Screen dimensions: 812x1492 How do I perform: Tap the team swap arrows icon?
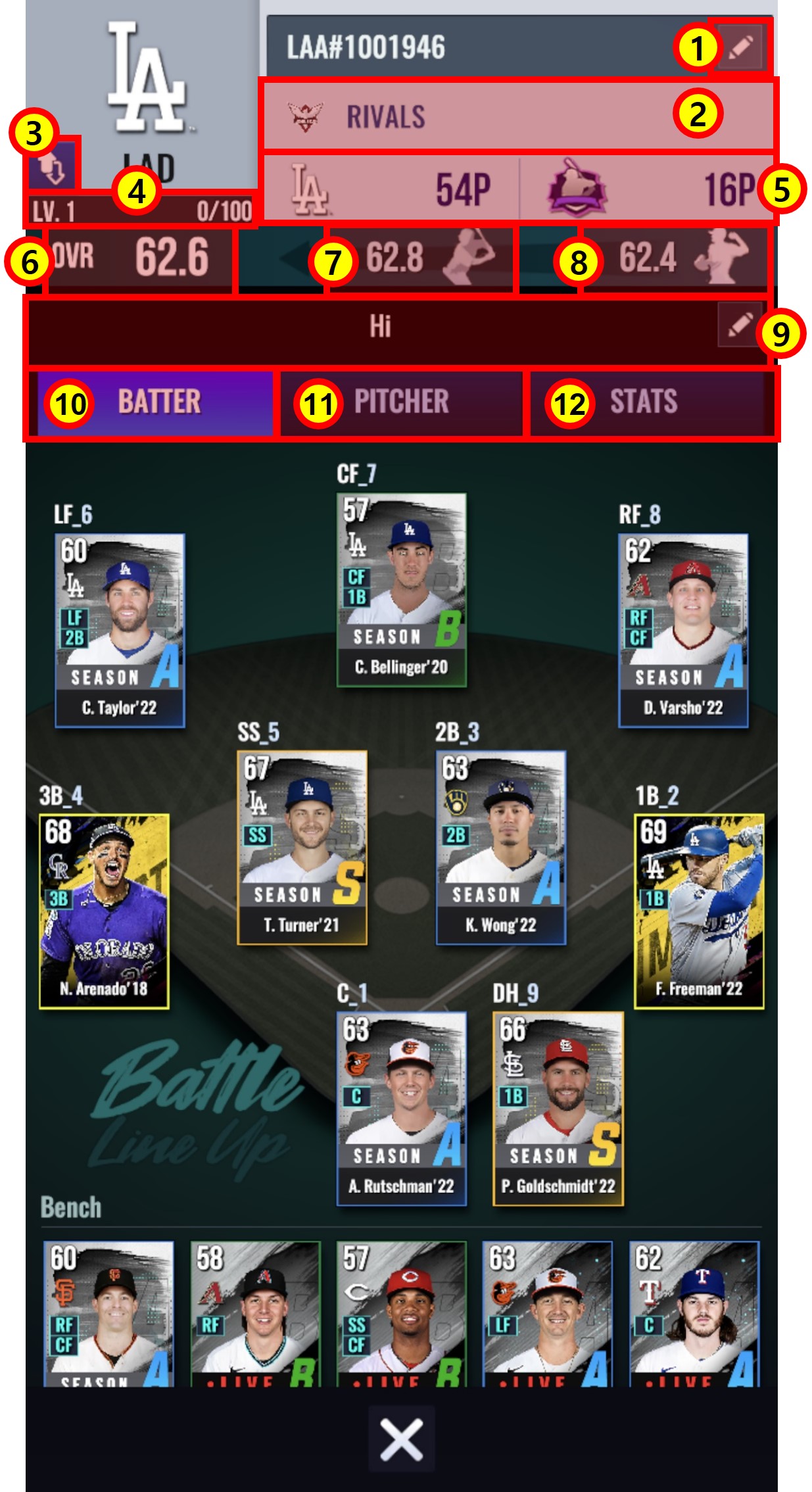(x=53, y=164)
